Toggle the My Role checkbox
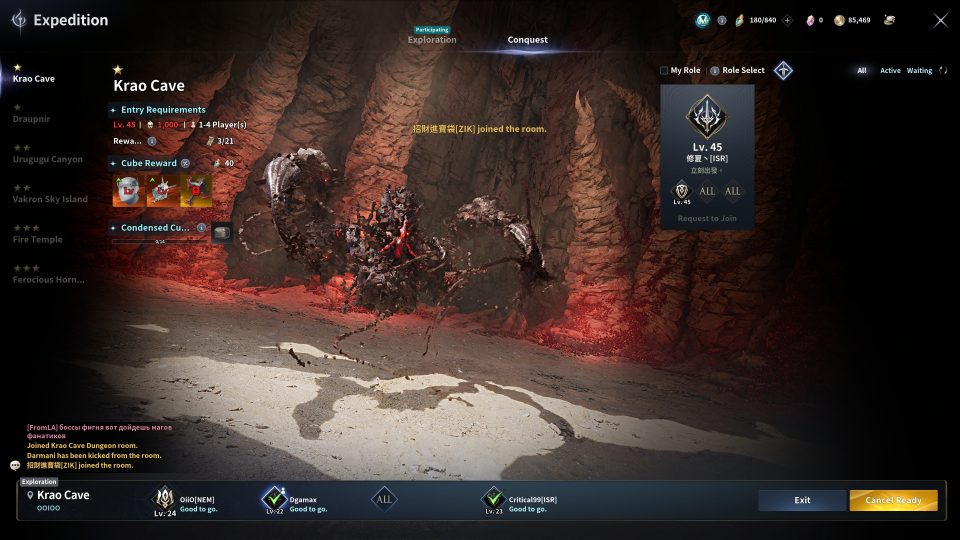This screenshot has height=540, width=960. [664, 71]
